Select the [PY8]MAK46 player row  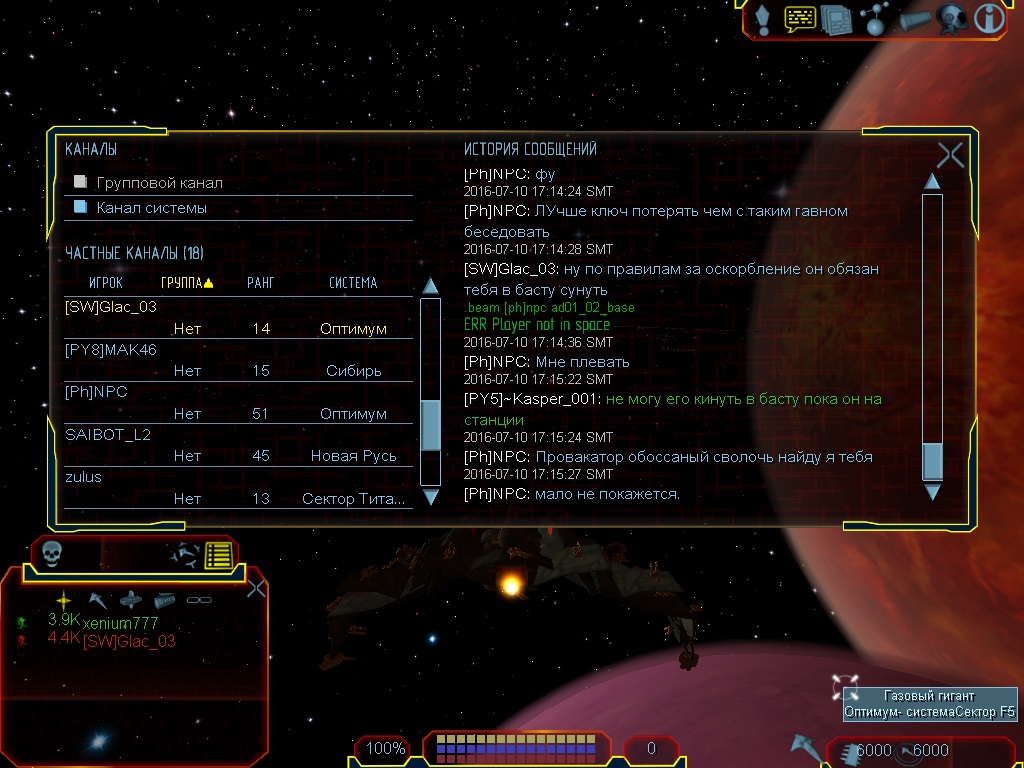111,349
